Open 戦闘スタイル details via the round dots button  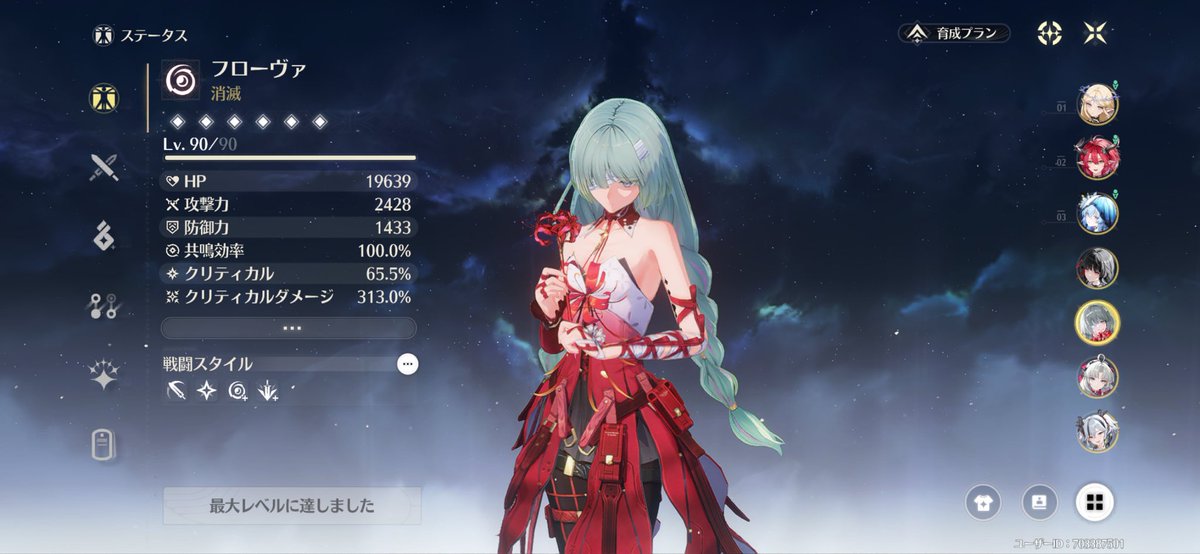pyautogui.click(x=407, y=365)
